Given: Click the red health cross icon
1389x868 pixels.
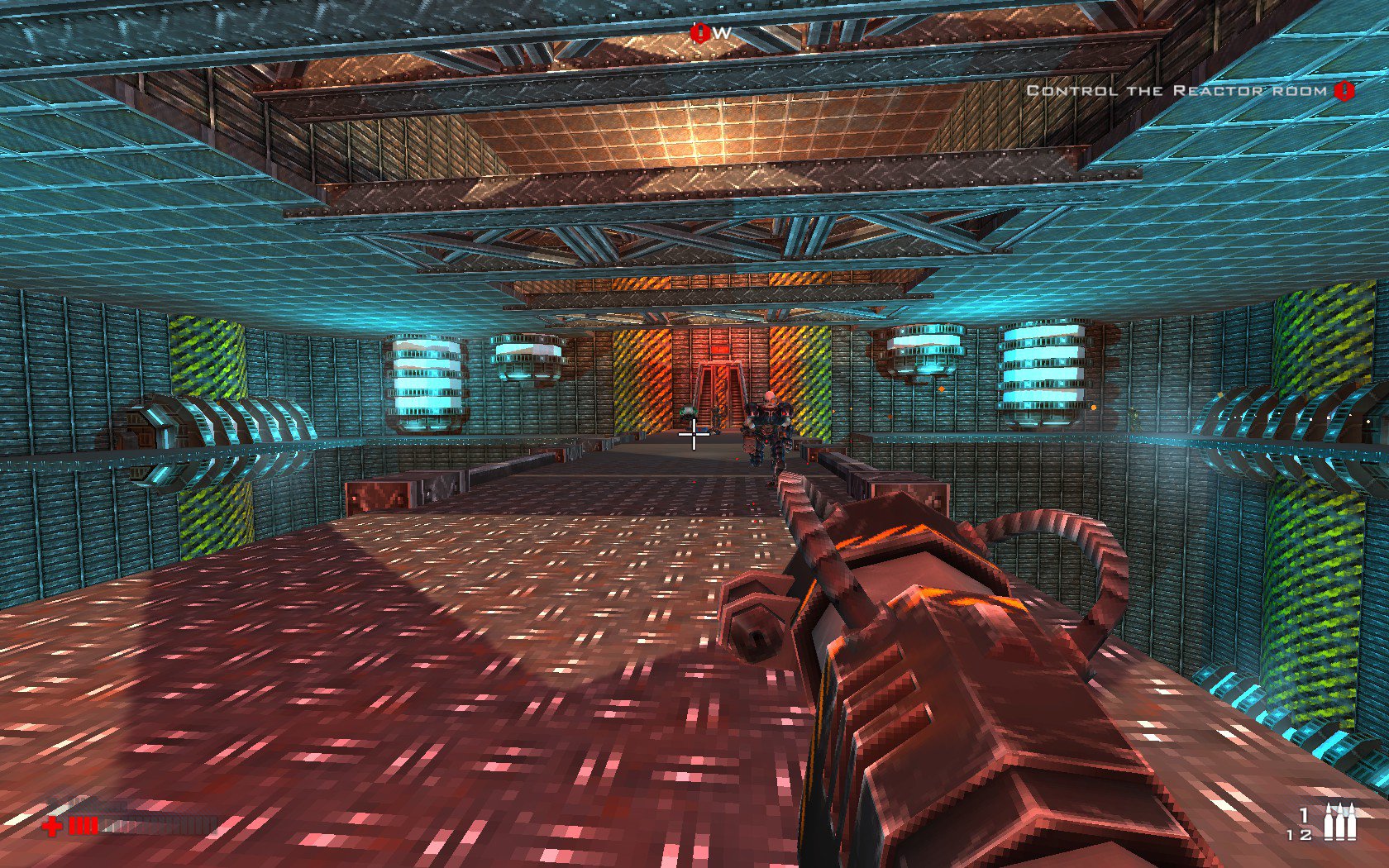Looking at the screenshot, I should [x=51, y=826].
